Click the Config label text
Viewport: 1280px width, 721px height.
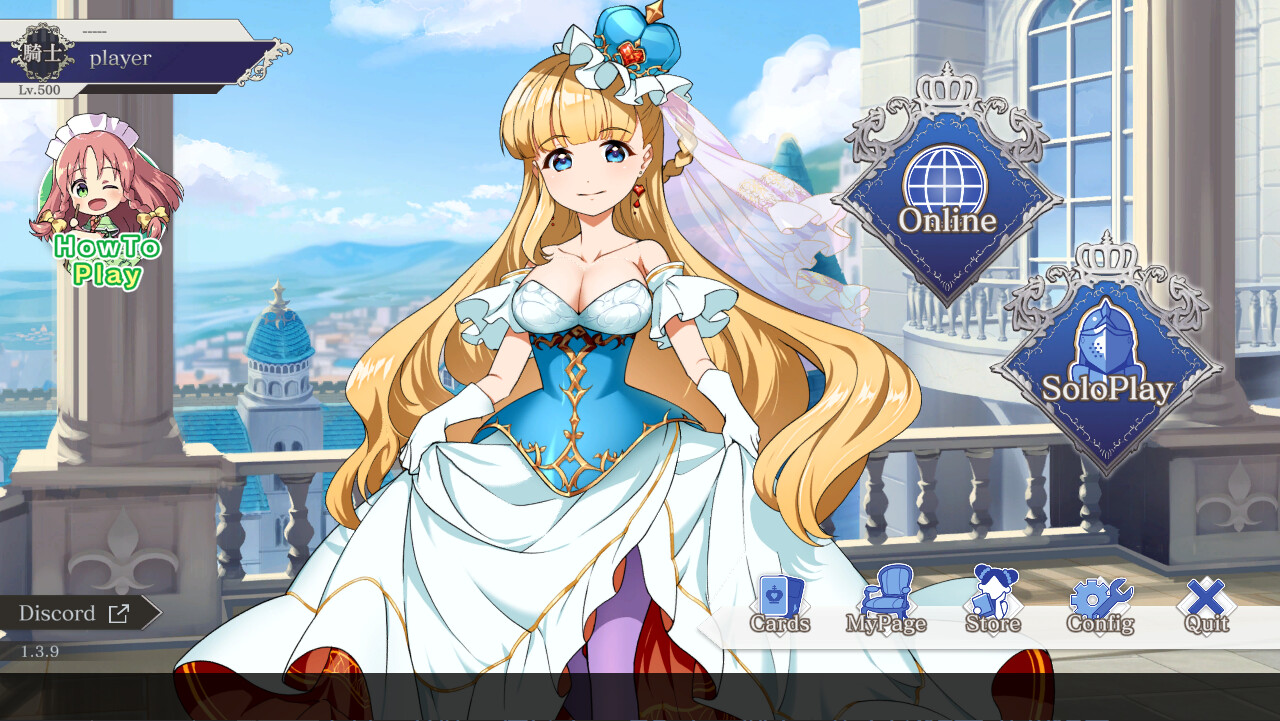[1101, 623]
